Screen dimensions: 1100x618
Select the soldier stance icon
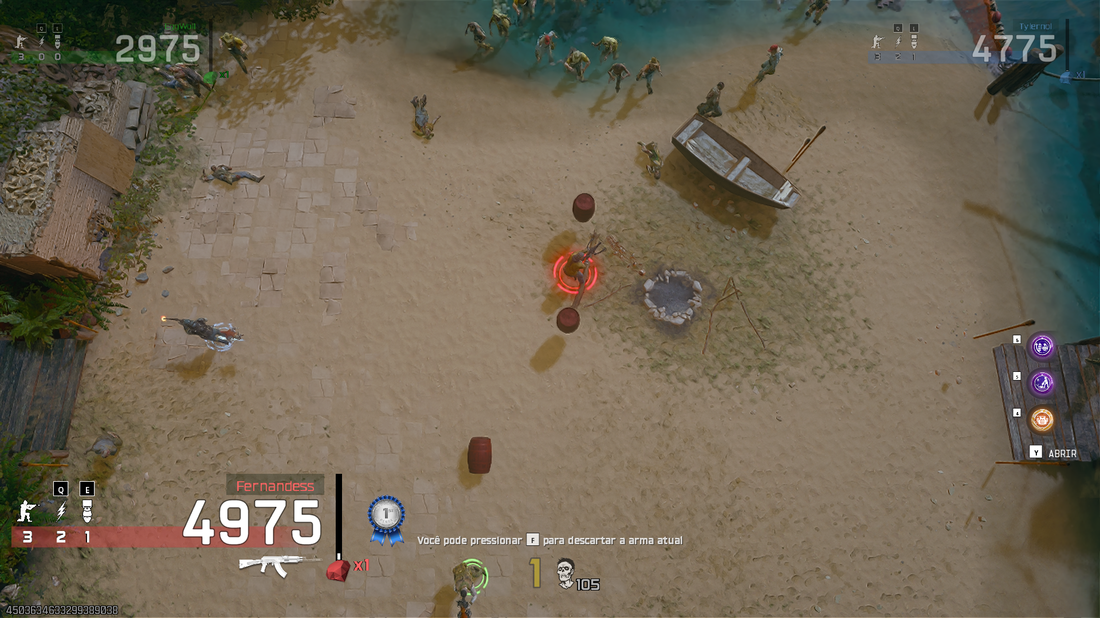click(x=26, y=512)
